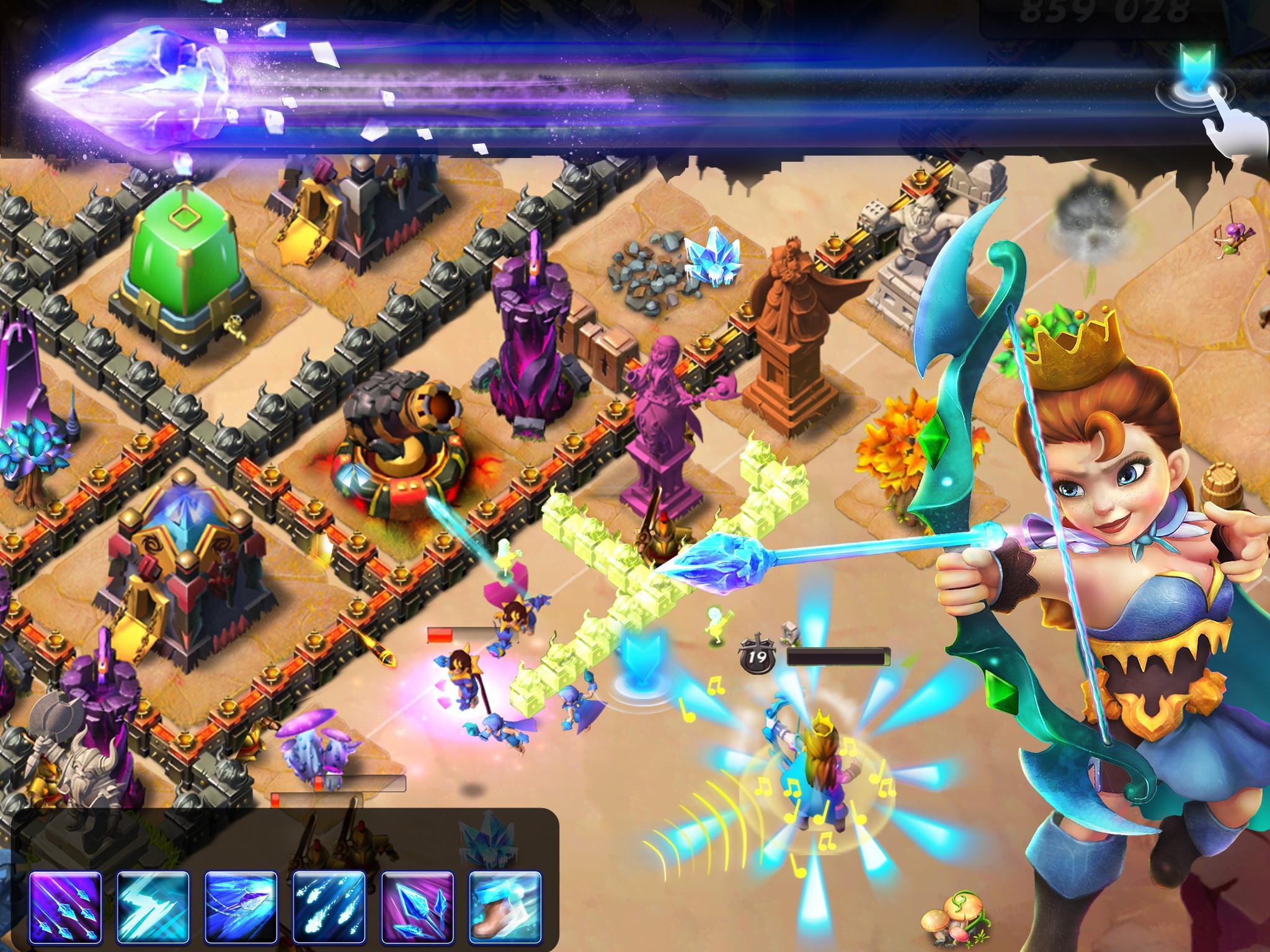Viewport: 1270px width, 952px height.
Task: Trigger the single ice arrowhead shot skill
Action: point(241,906)
